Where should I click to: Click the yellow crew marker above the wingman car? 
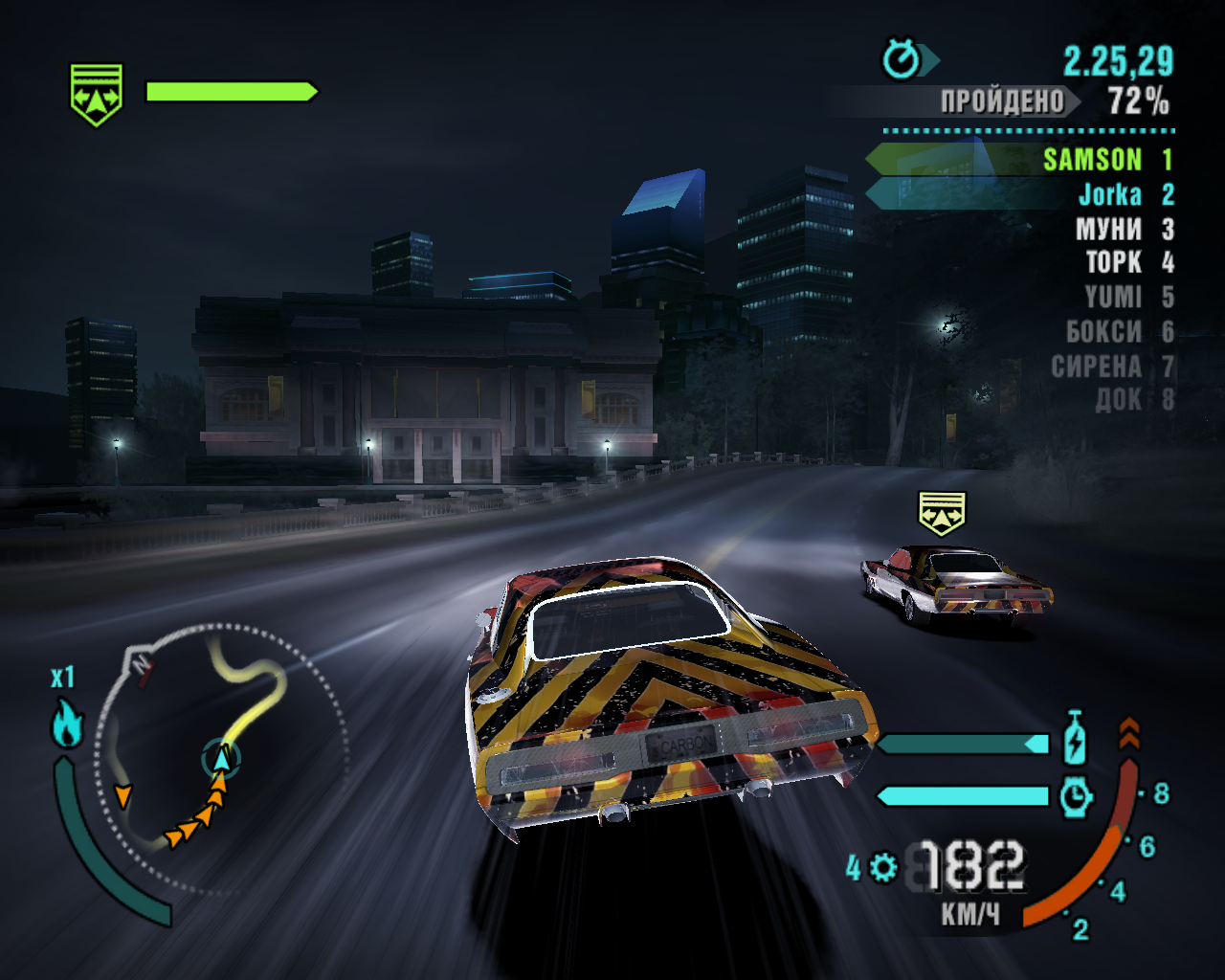(943, 514)
